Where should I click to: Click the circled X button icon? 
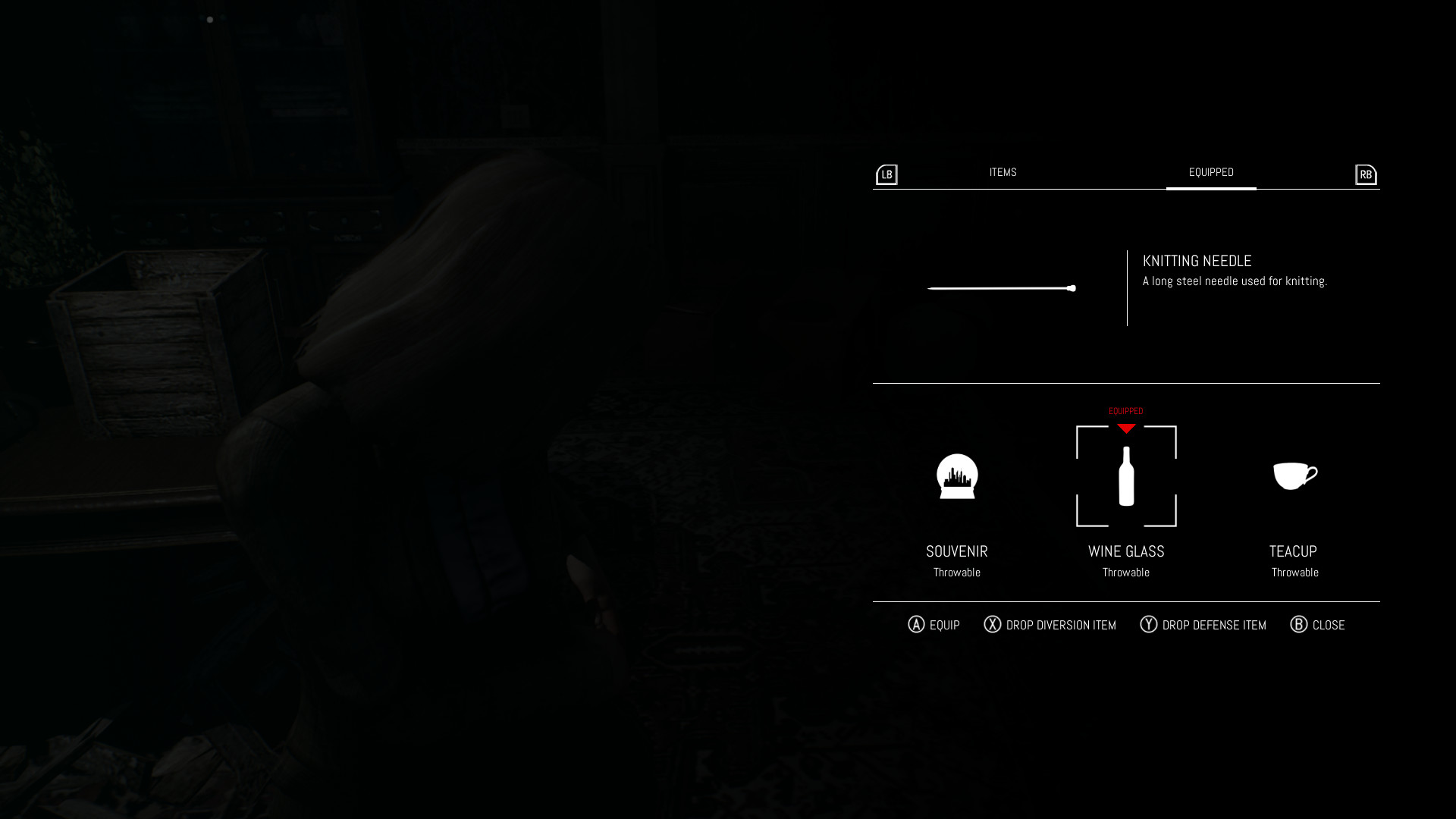click(x=994, y=624)
